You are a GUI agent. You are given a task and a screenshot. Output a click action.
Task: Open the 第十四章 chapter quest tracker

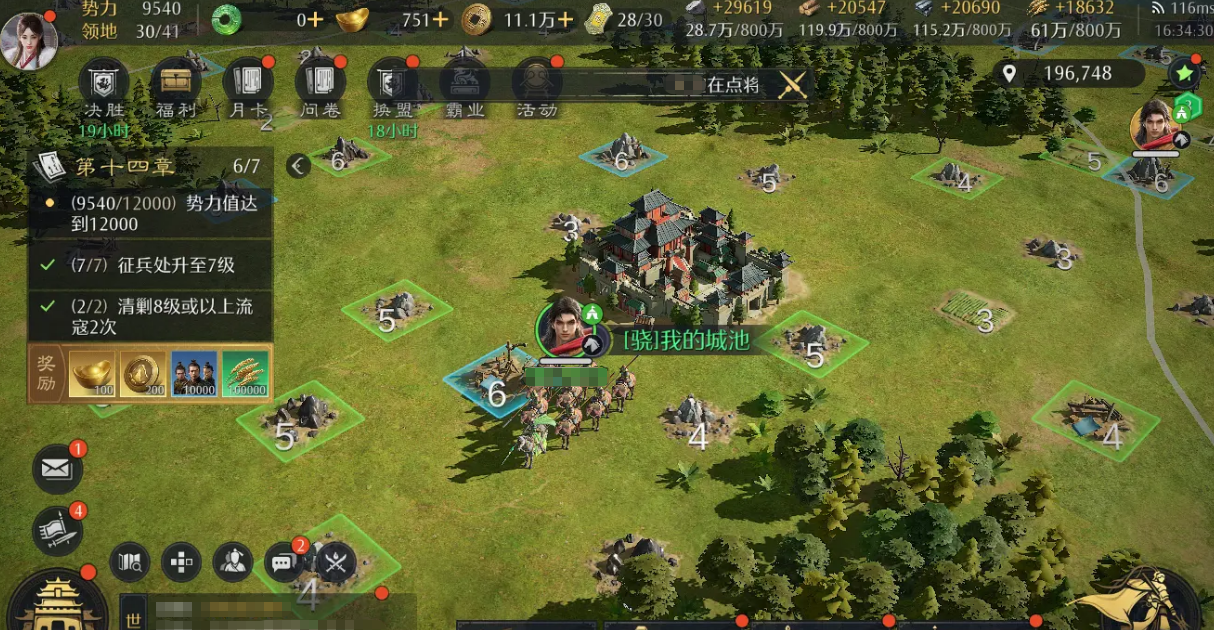(x=150, y=166)
